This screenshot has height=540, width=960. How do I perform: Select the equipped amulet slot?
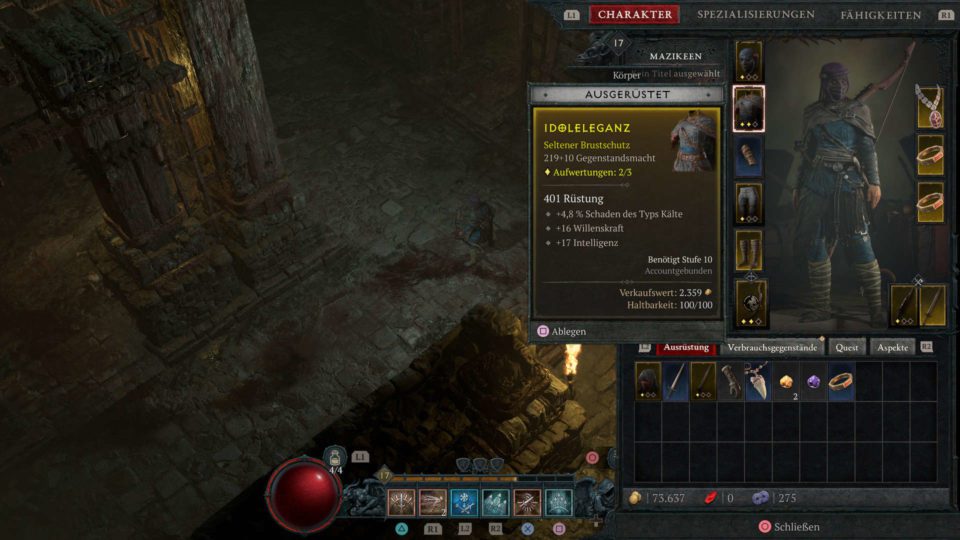931,107
